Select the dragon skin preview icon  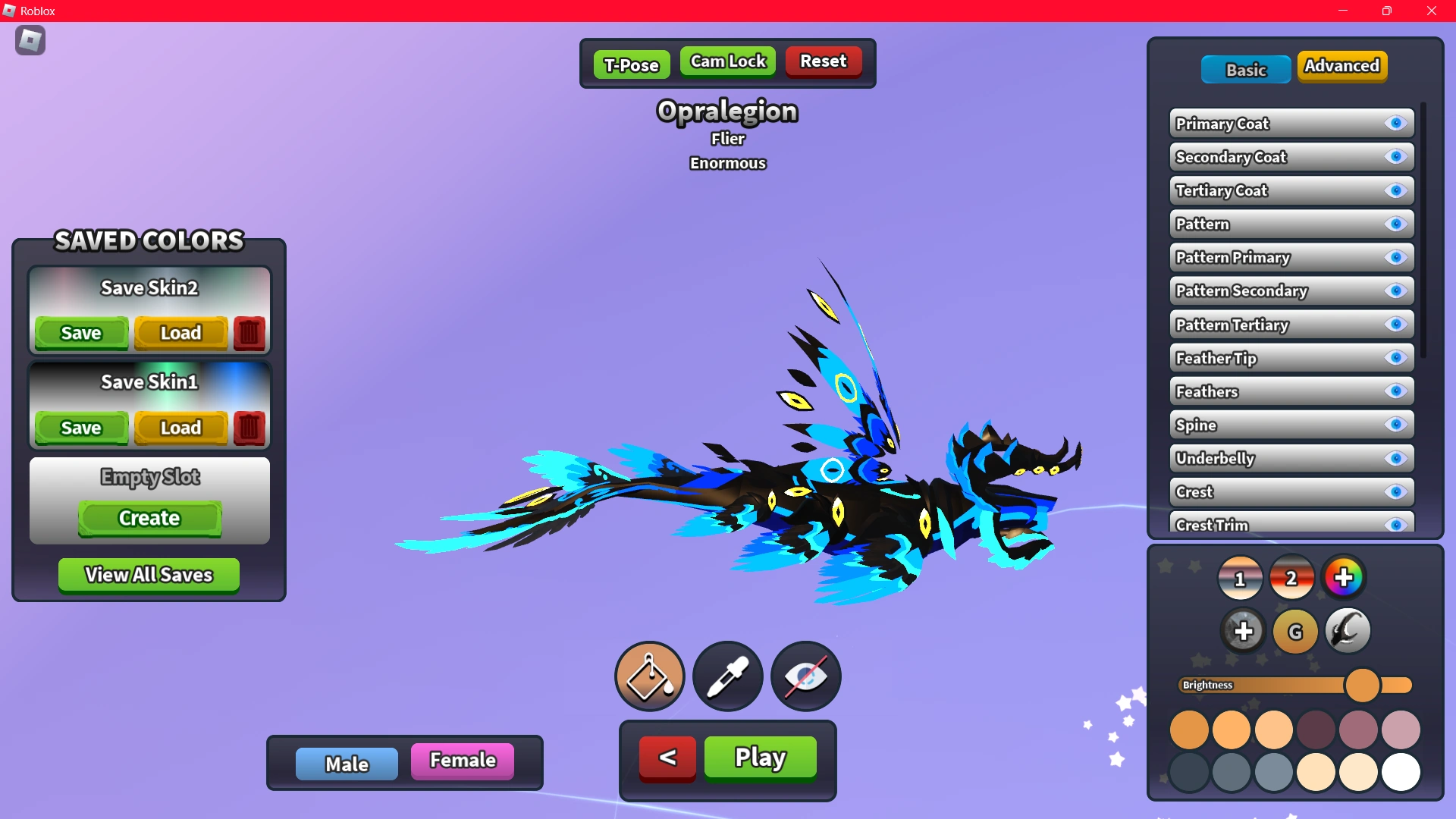[1346, 630]
